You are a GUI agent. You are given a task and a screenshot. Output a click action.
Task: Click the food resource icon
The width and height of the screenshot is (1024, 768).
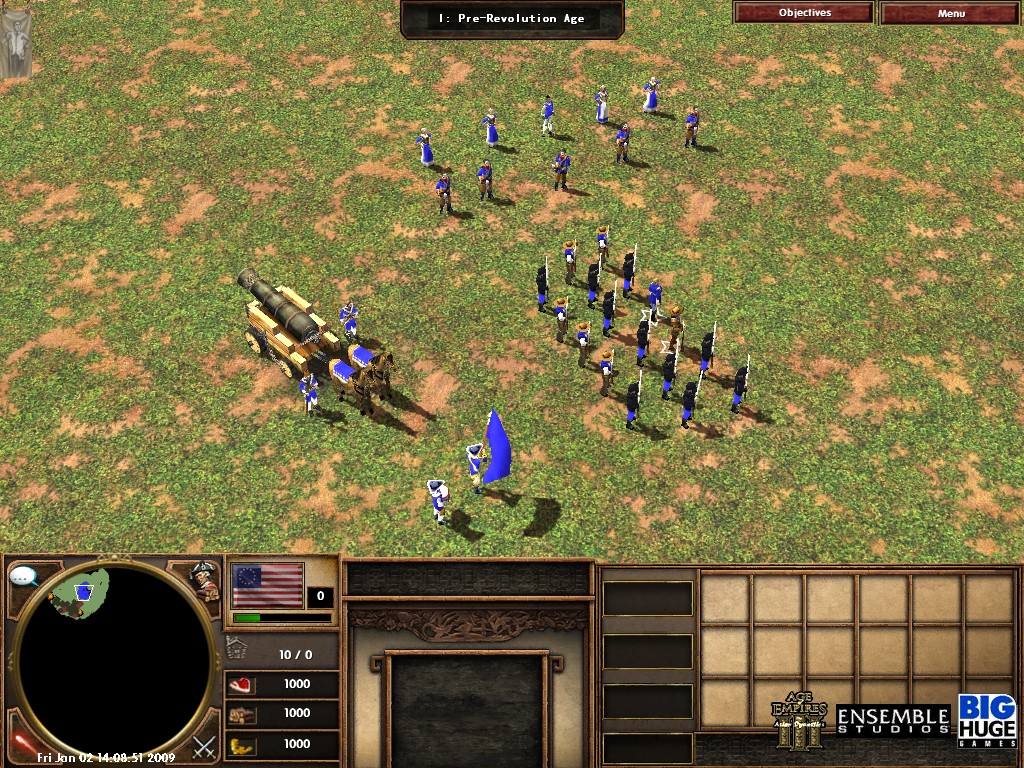coord(242,685)
